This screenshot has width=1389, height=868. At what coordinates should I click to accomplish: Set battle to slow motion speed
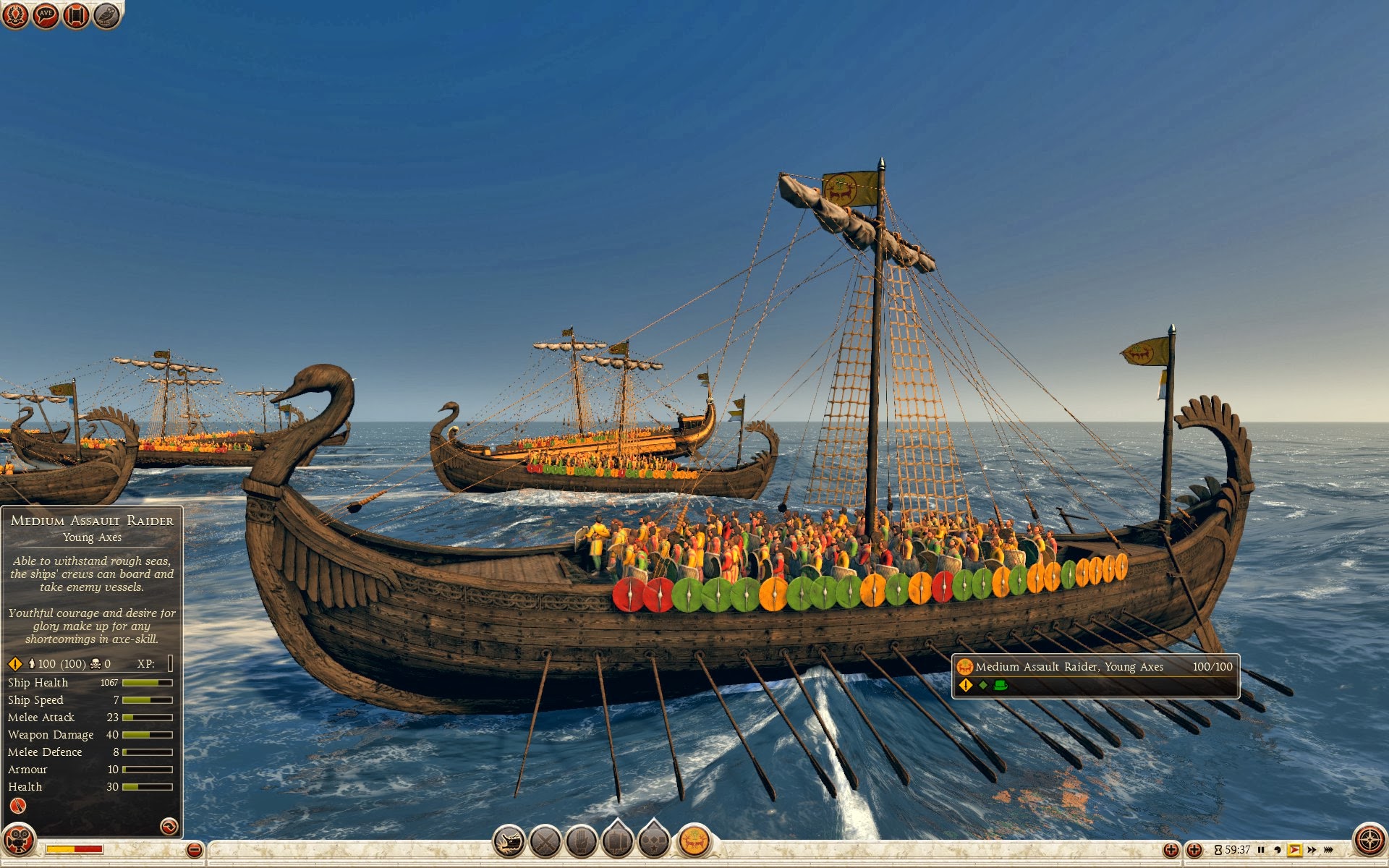(1278, 850)
